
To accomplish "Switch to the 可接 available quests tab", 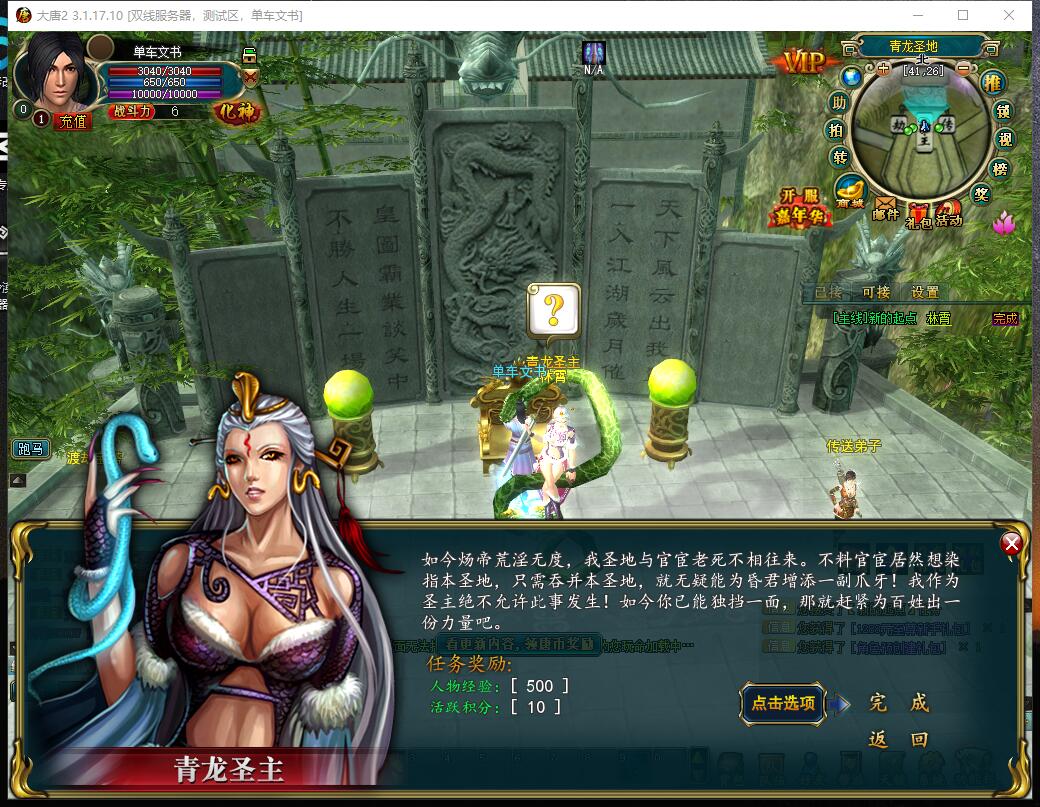I will [875, 292].
